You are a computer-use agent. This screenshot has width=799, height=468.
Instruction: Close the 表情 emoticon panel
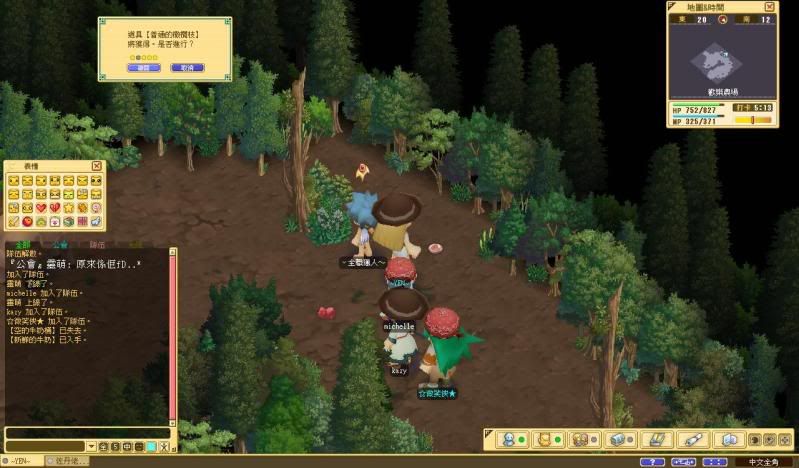(x=97, y=166)
